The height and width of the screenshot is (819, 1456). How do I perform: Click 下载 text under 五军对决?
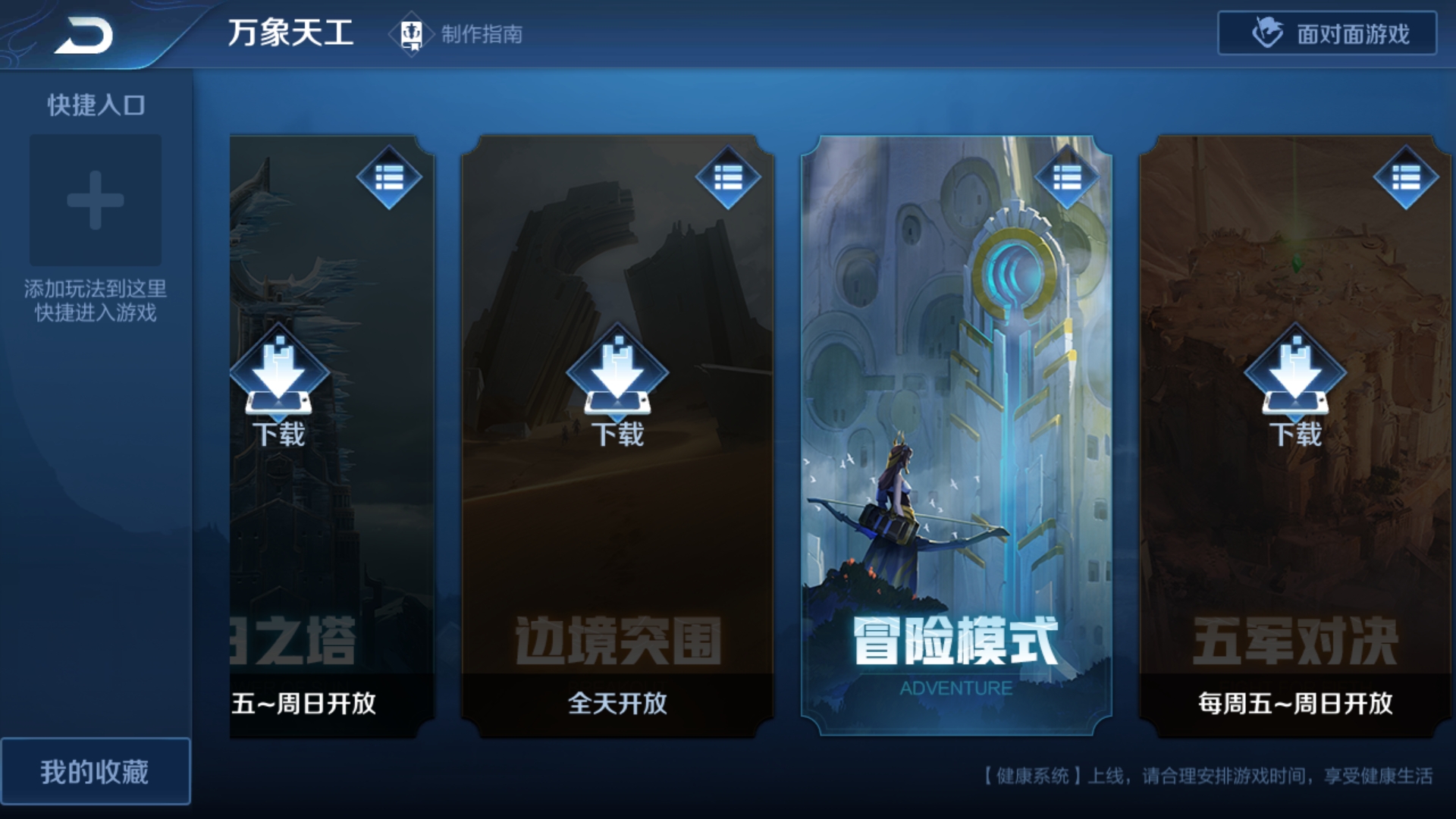[x=1297, y=436]
